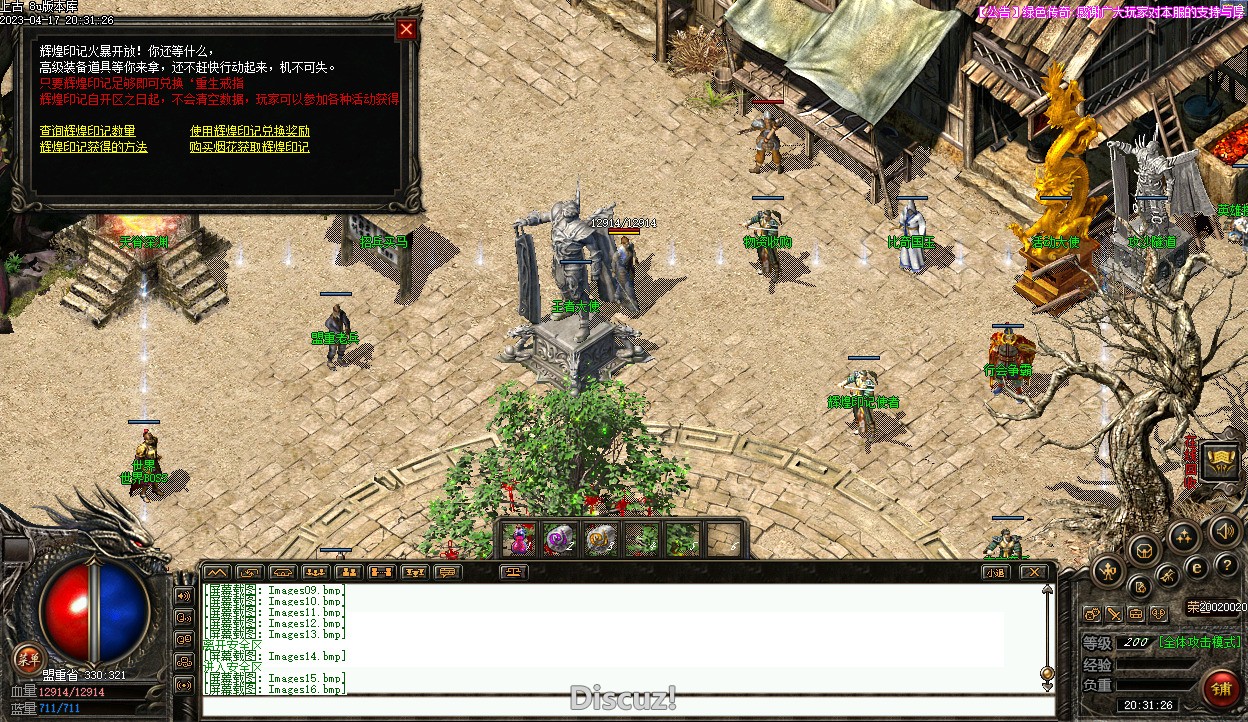Select the orange swirl stone in hotbar slot 3
Image resolution: width=1248 pixels, height=722 pixels.
600,540
